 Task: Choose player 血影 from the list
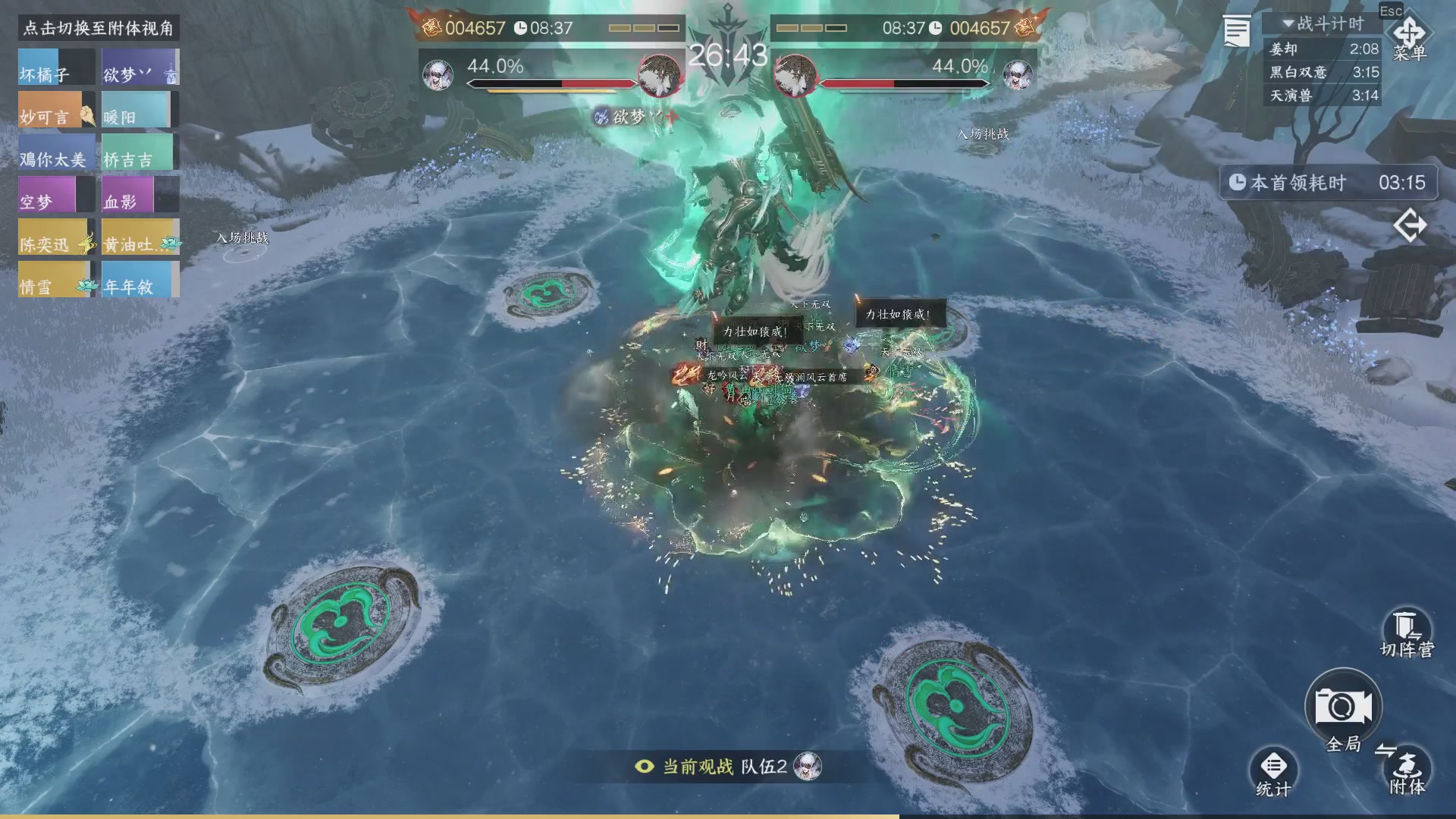click(x=140, y=195)
